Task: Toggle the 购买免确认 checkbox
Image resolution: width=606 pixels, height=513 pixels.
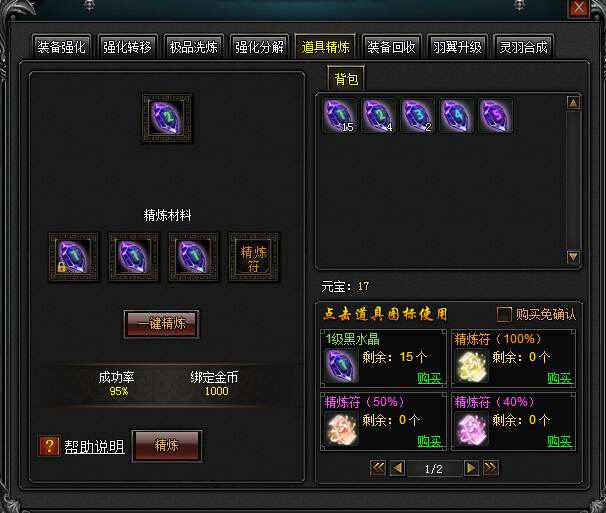Action: tap(505, 314)
